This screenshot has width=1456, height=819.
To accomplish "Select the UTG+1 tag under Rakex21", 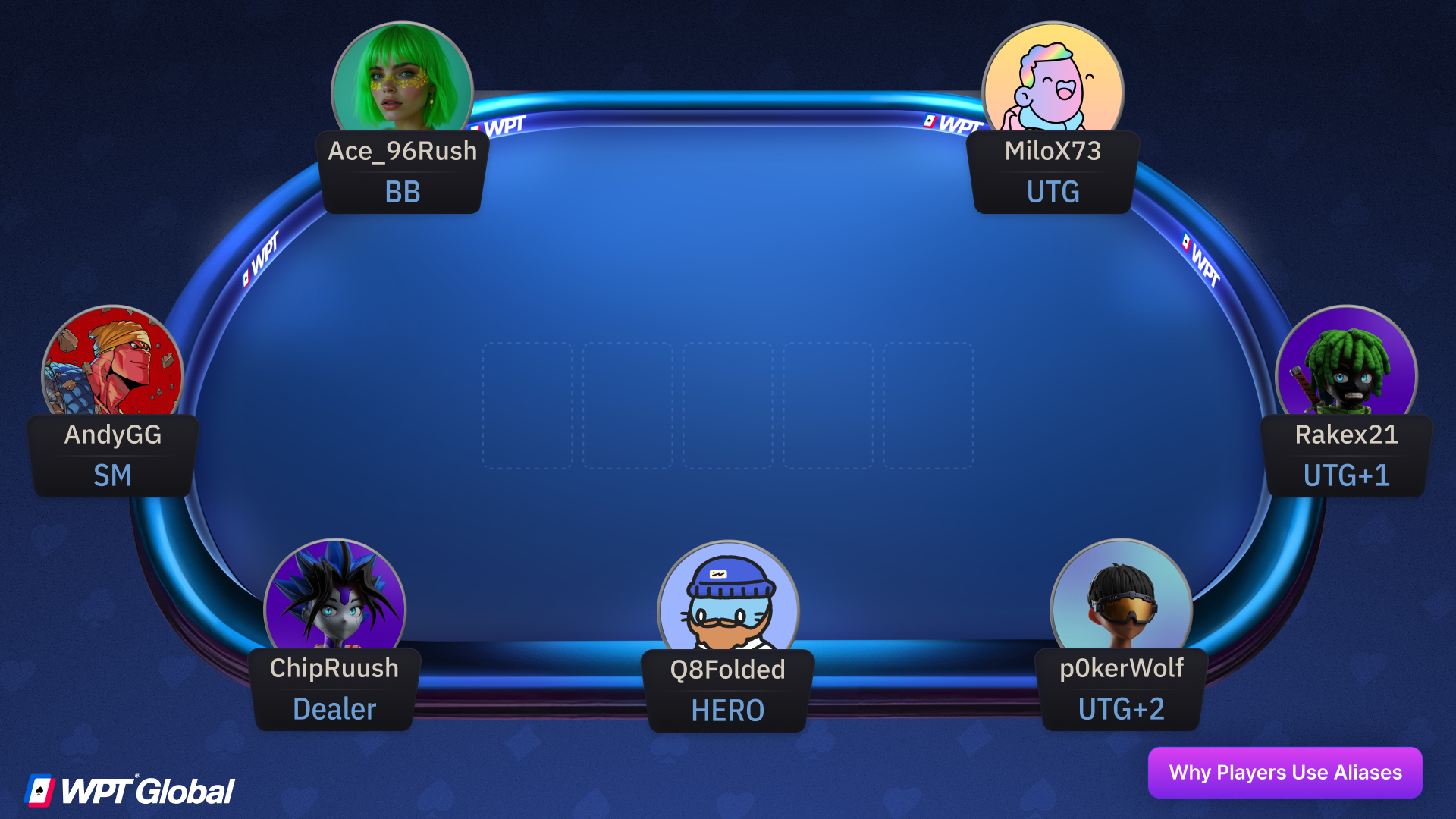I will pos(1345,475).
